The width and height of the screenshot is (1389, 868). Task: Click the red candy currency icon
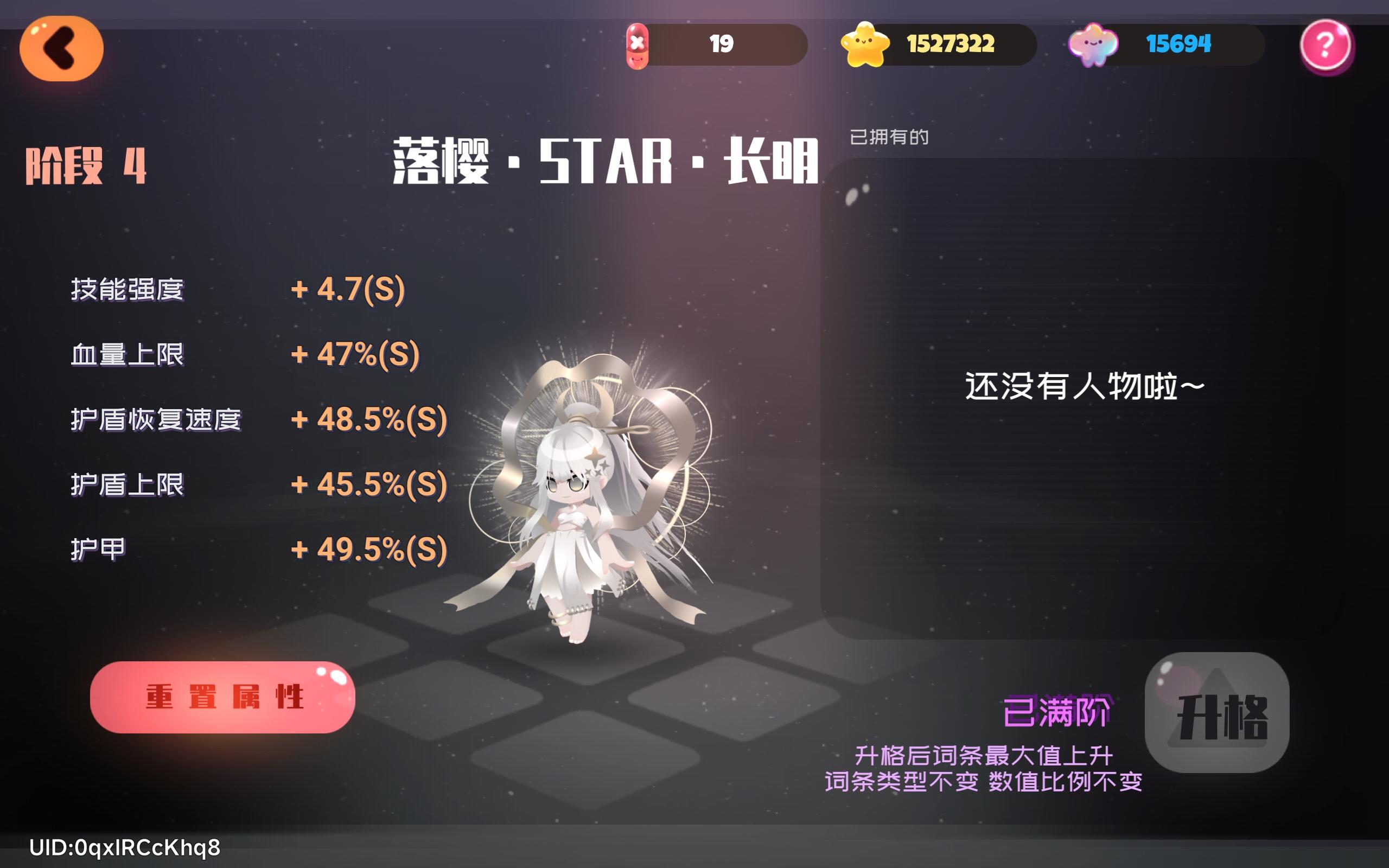point(637,46)
